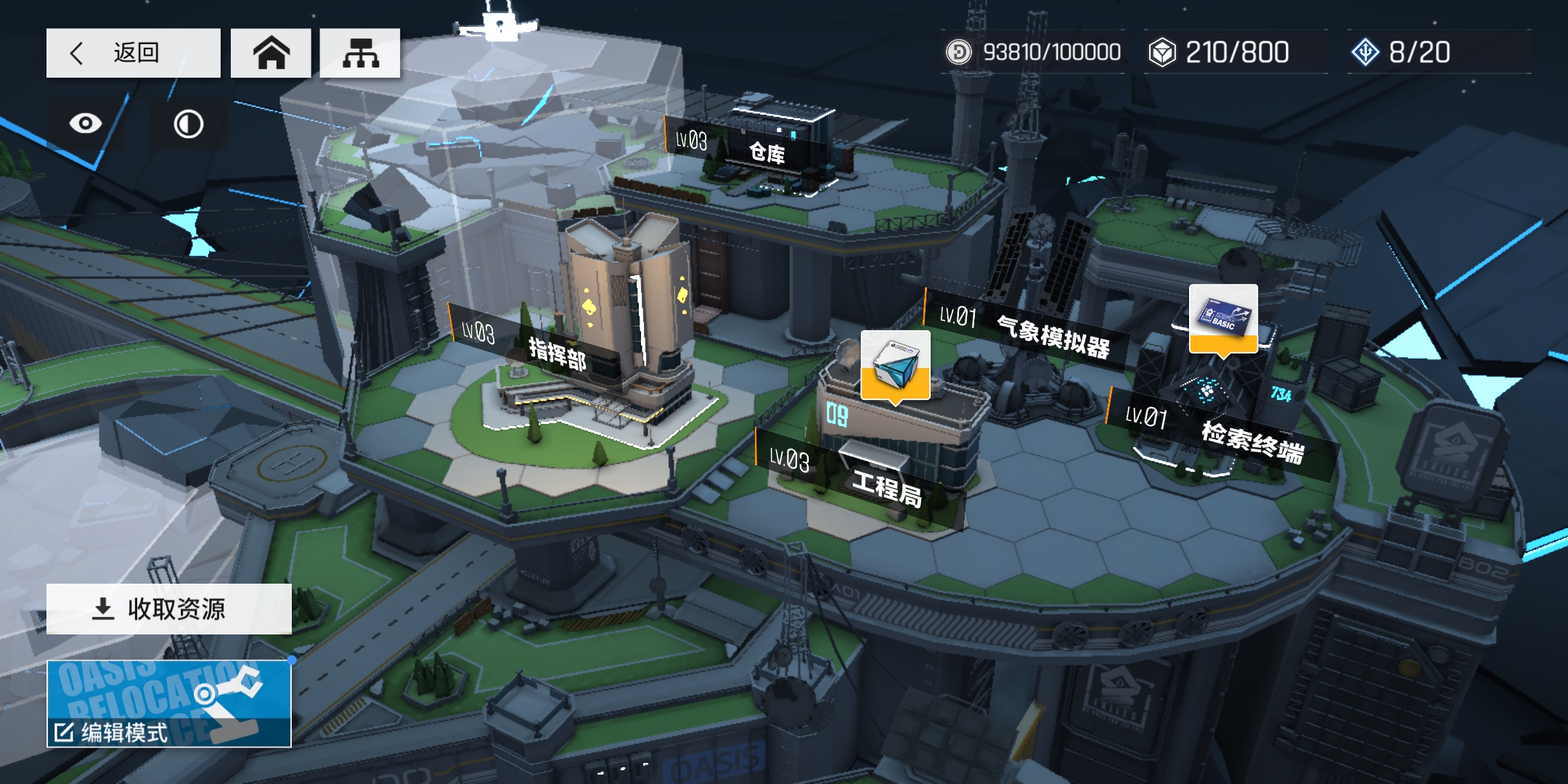Enter 编辑模式 edit mode

(x=169, y=704)
